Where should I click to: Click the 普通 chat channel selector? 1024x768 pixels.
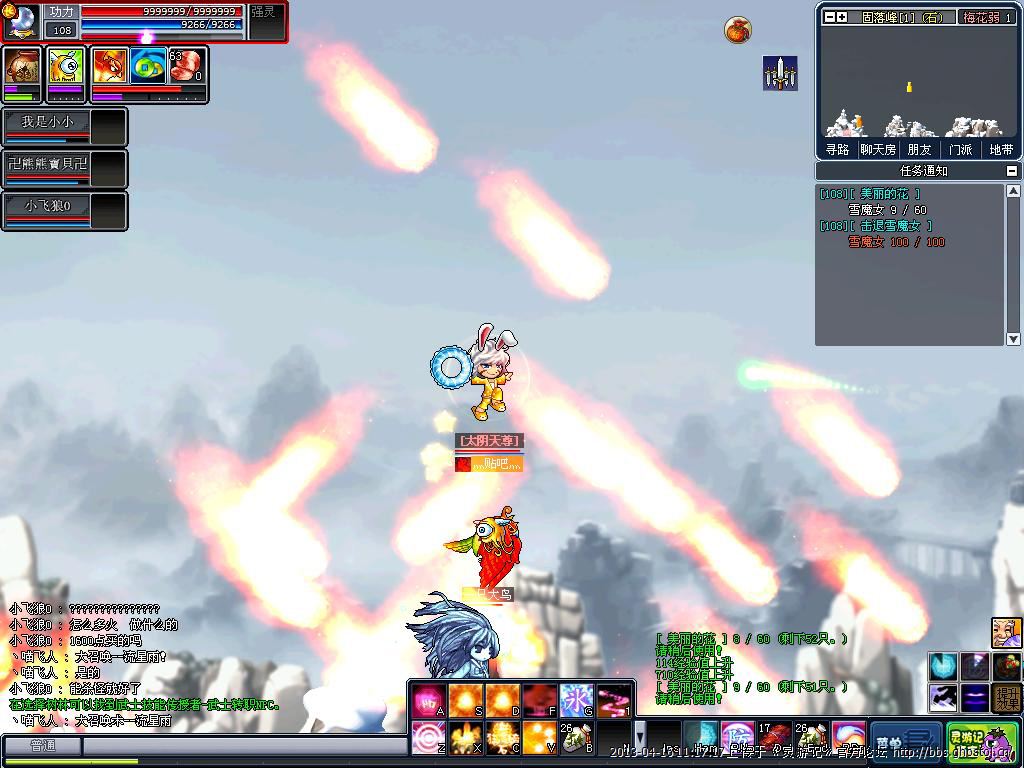click(x=42, y=746)
